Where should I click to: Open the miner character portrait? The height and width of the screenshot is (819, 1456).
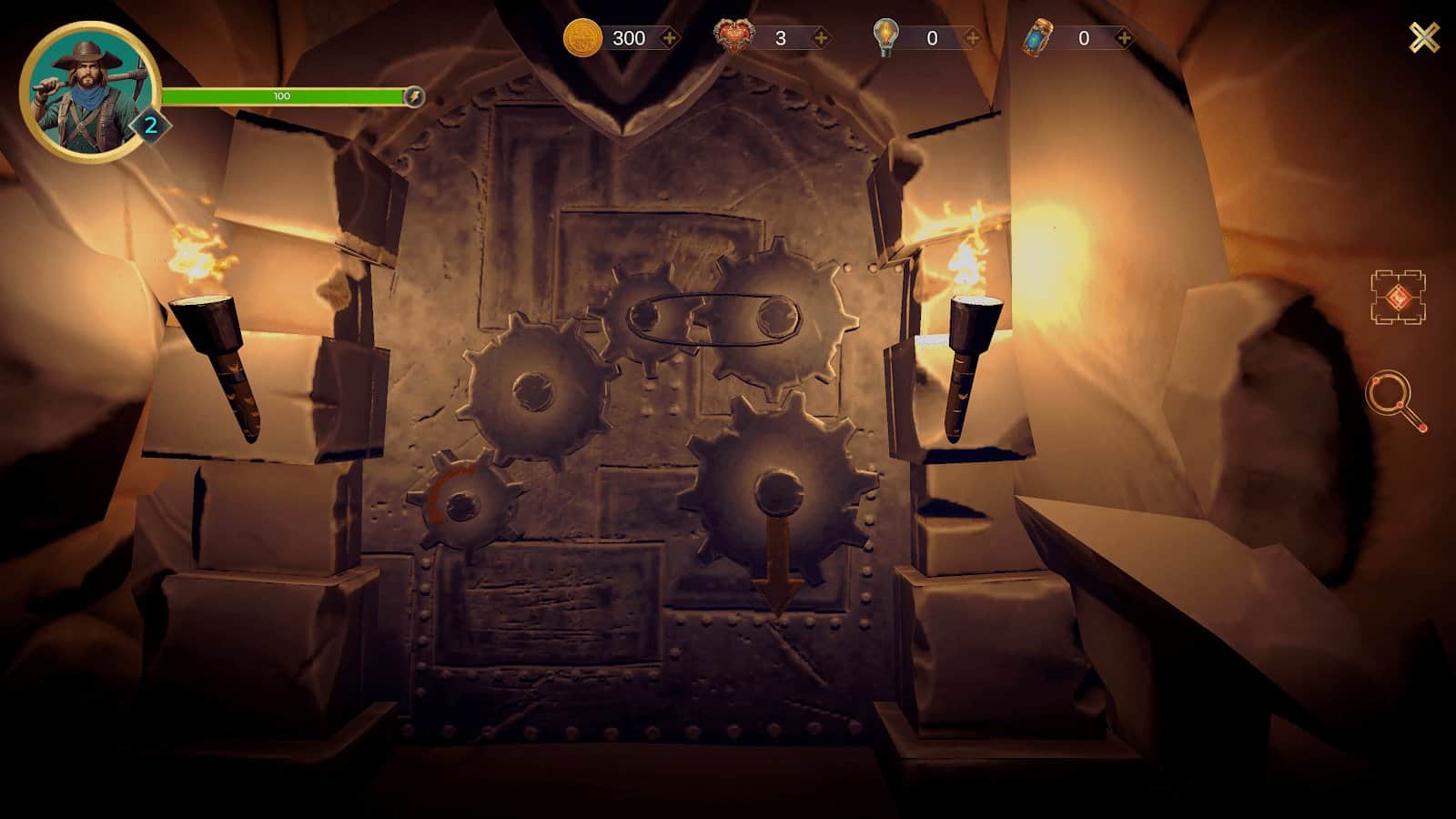pos(88,92)
